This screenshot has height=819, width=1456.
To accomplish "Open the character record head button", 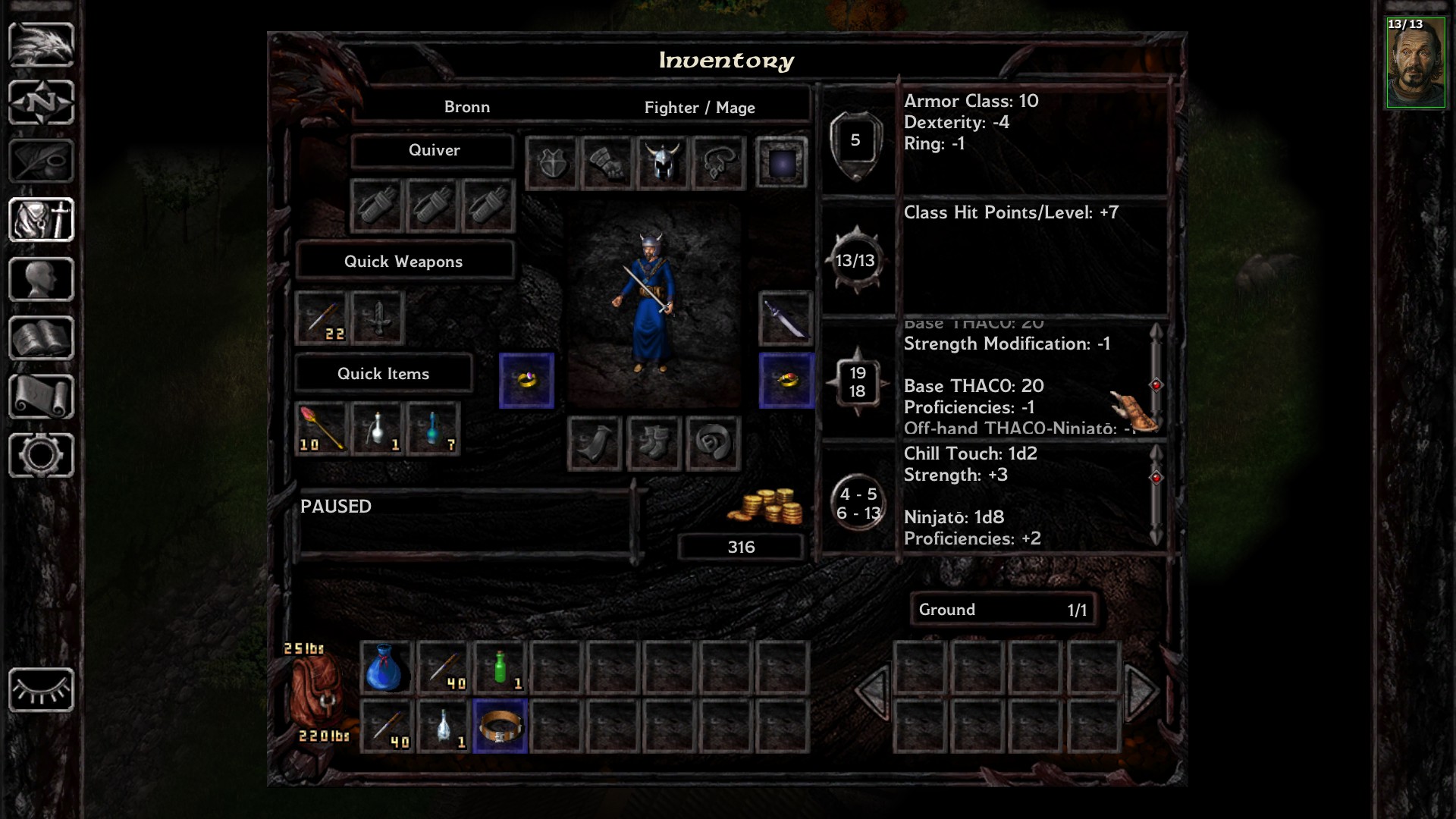I will tap(41, 279).
